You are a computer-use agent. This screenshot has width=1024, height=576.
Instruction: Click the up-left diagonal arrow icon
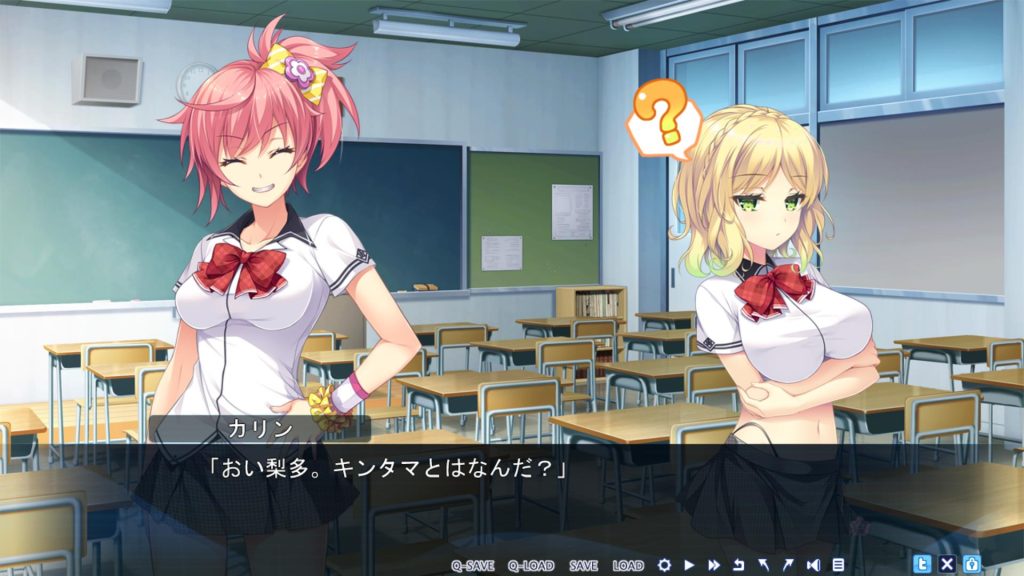[x=764, y=565]
